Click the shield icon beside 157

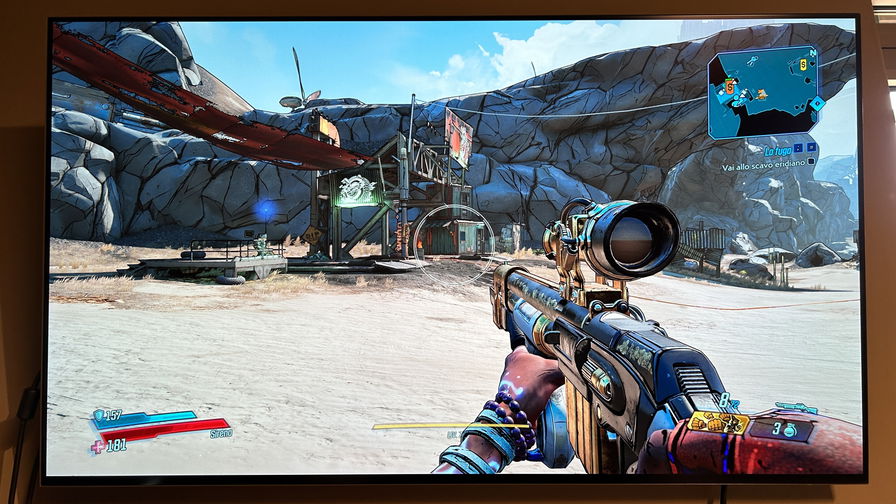coord(98,414)
